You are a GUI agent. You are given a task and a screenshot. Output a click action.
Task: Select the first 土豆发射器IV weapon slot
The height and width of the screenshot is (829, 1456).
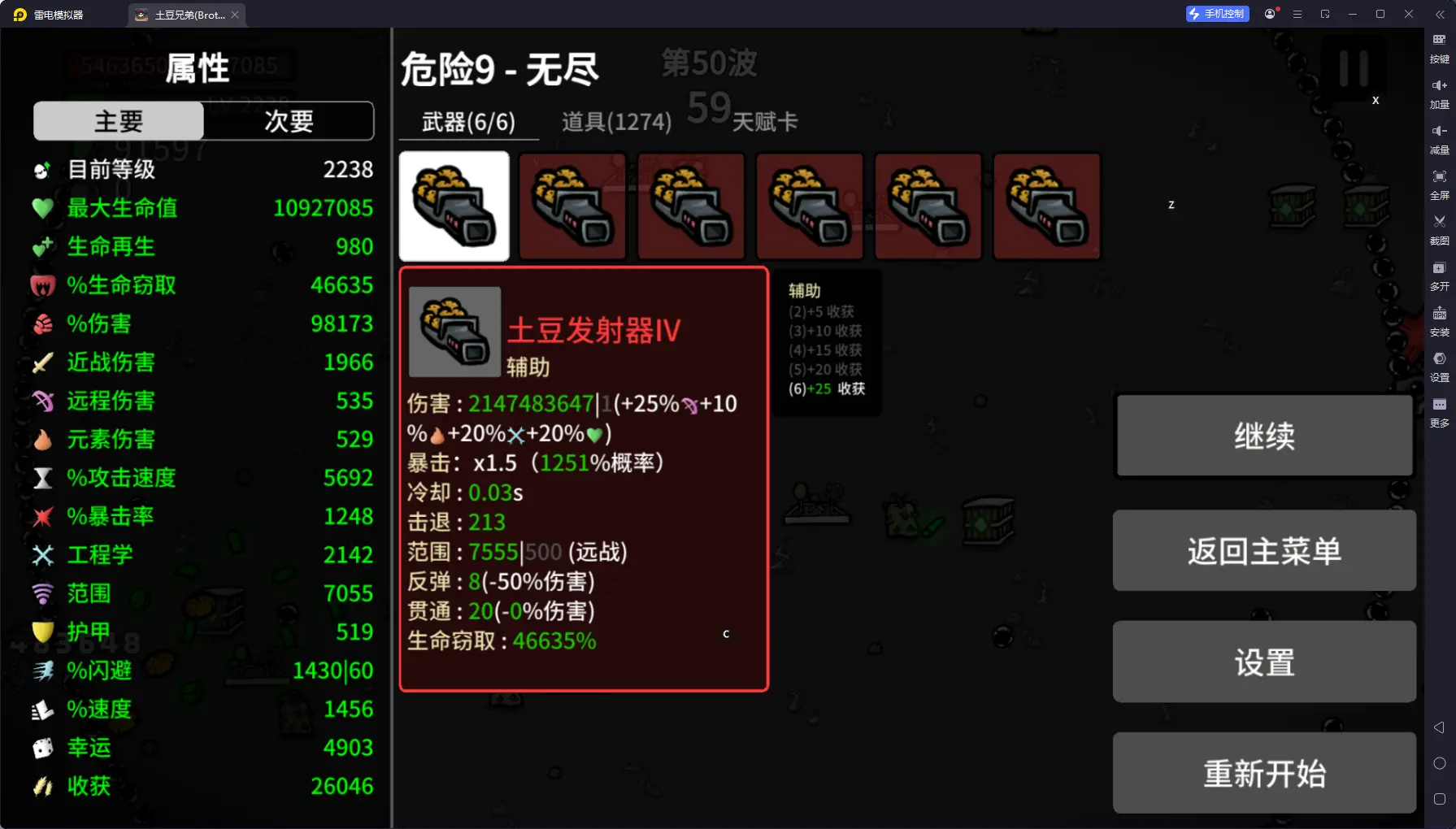454,206
